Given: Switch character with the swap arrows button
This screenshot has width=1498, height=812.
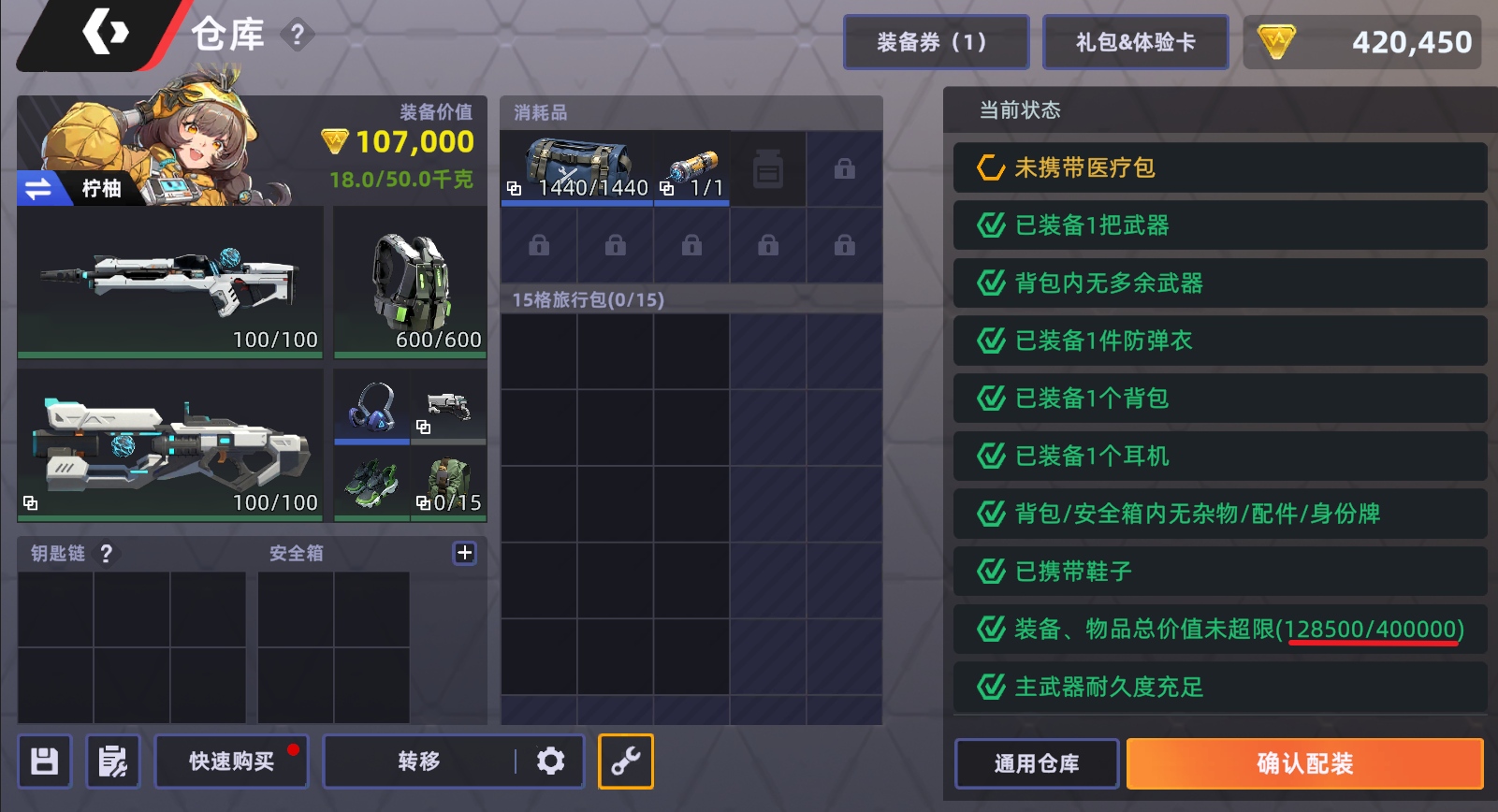Looking at the screenshot, I should (38, 189).
